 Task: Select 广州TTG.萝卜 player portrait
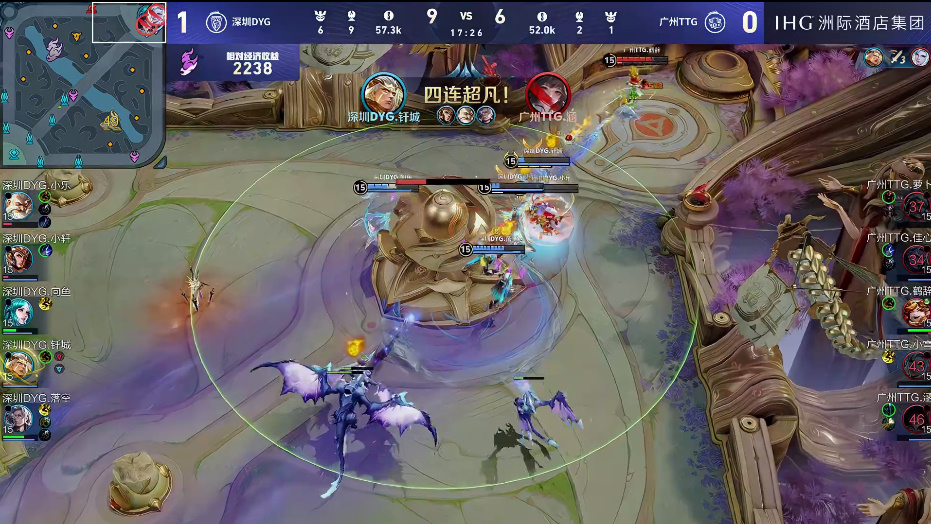[915, 206]
